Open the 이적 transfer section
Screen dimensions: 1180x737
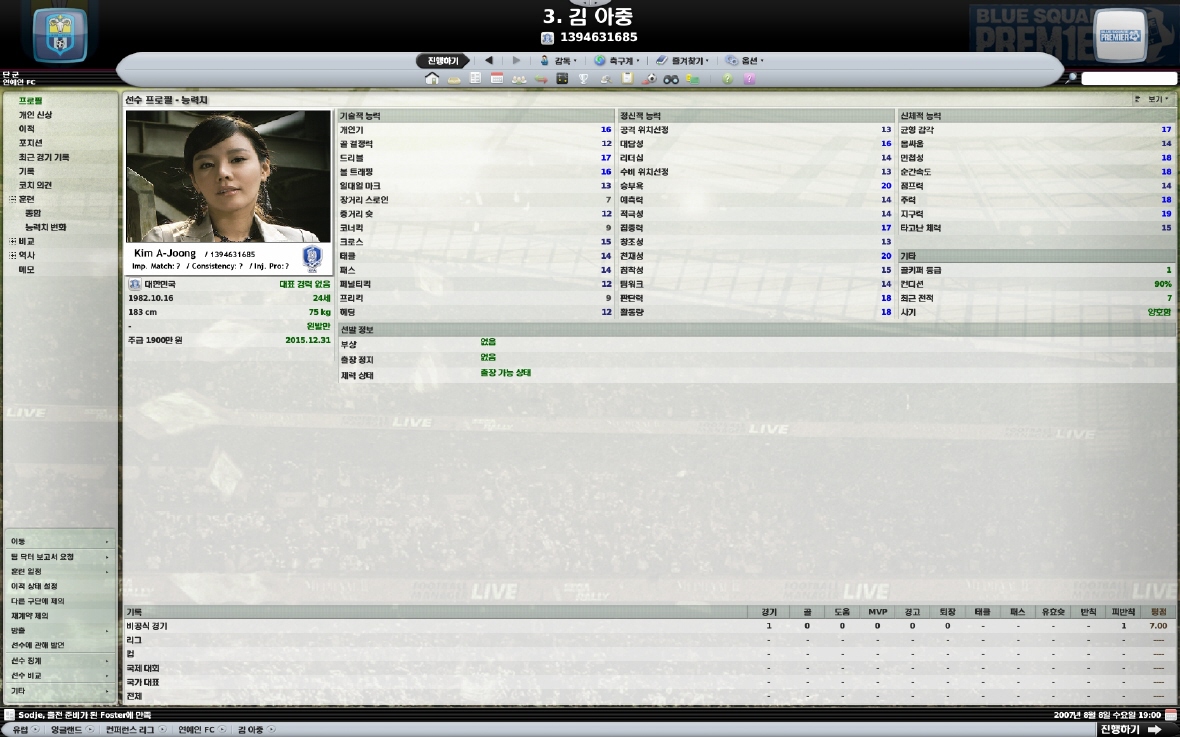point(27,129)
